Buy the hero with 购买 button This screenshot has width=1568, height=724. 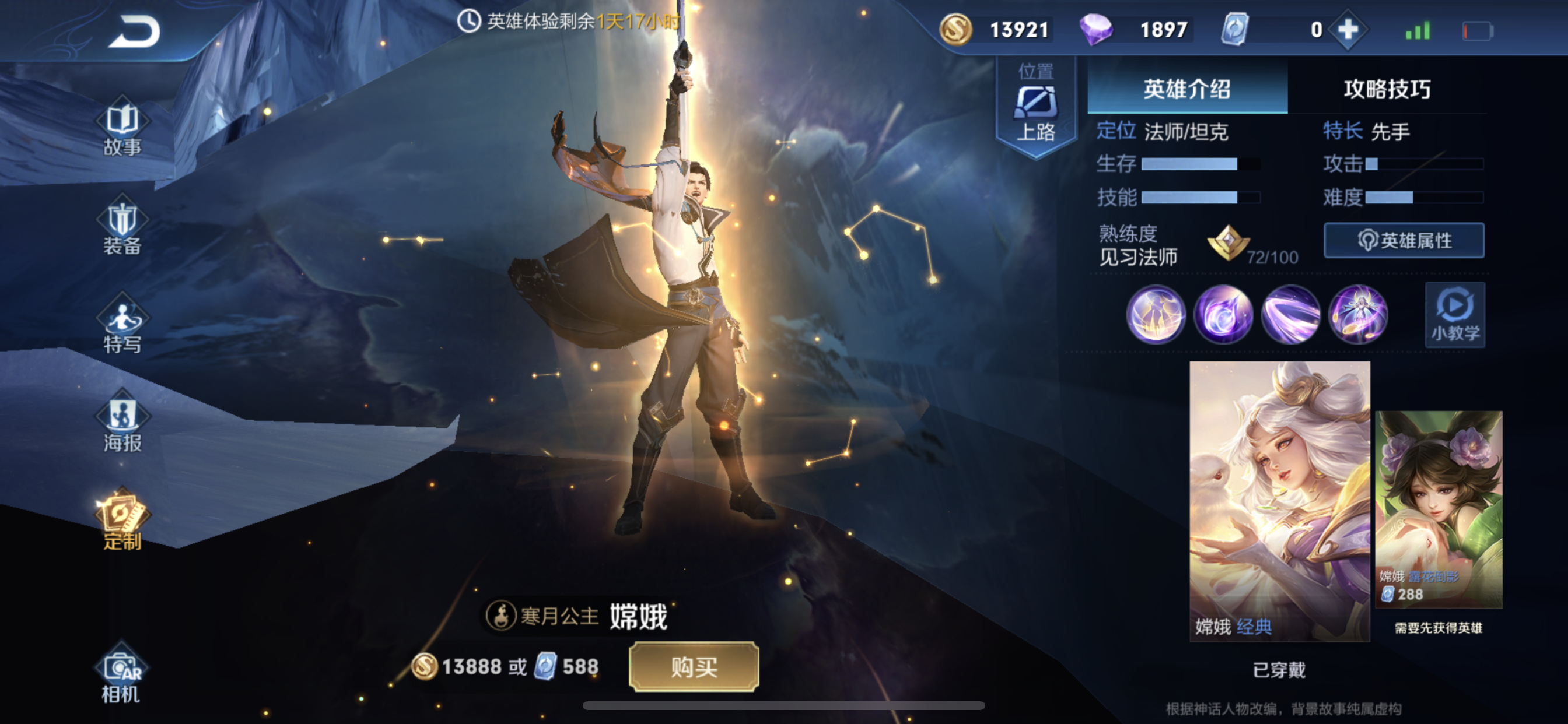(694, 667)
